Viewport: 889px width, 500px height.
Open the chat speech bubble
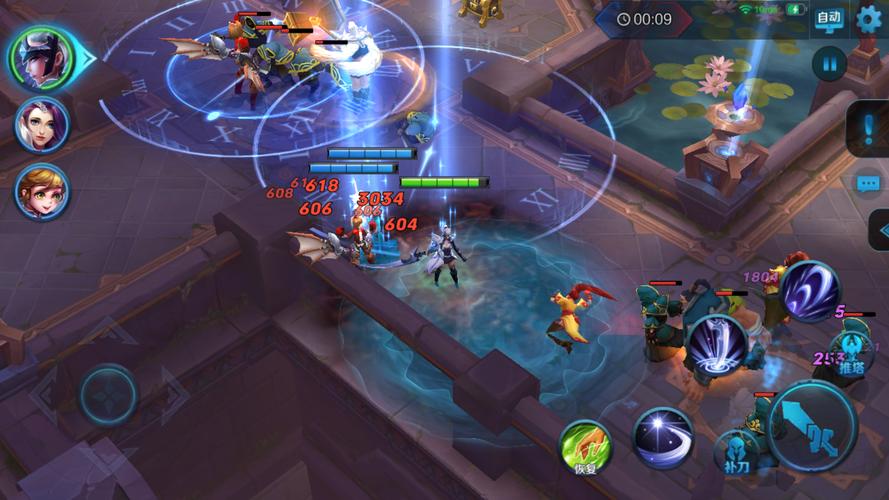pyautogui.click(x=868, y=183)
